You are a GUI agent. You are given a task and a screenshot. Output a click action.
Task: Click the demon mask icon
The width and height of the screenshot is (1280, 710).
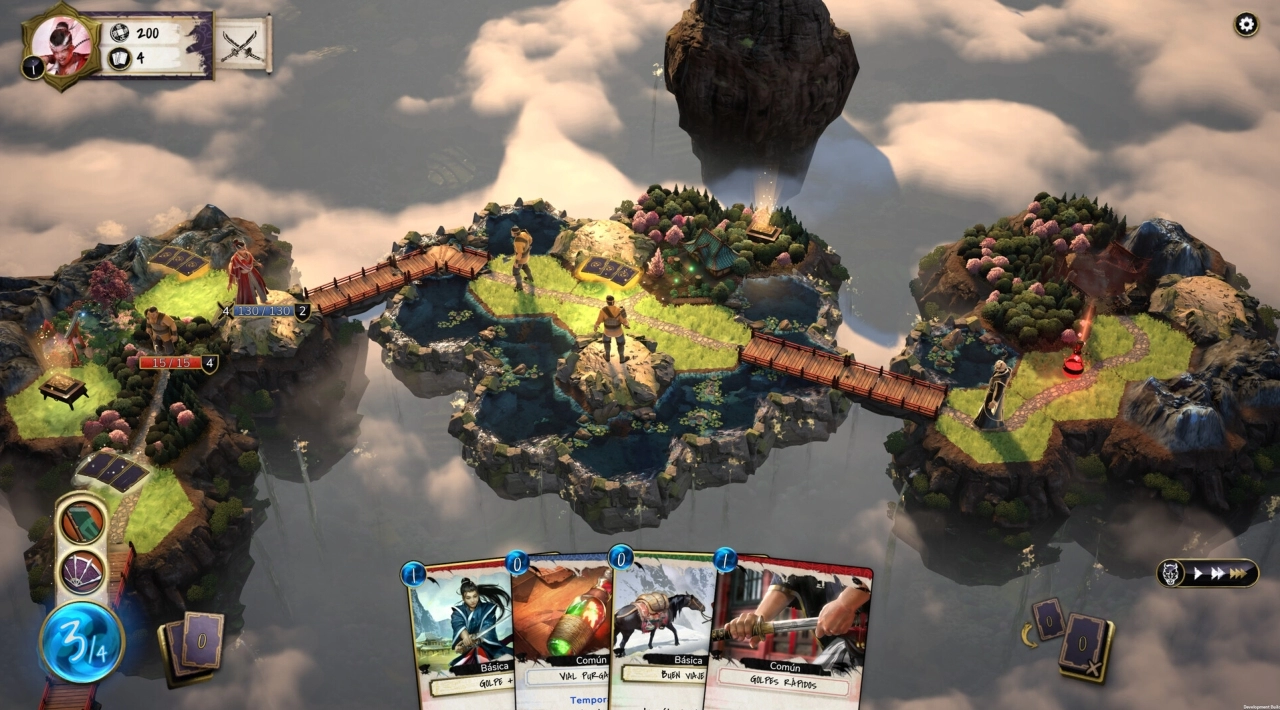[1170, 574]
